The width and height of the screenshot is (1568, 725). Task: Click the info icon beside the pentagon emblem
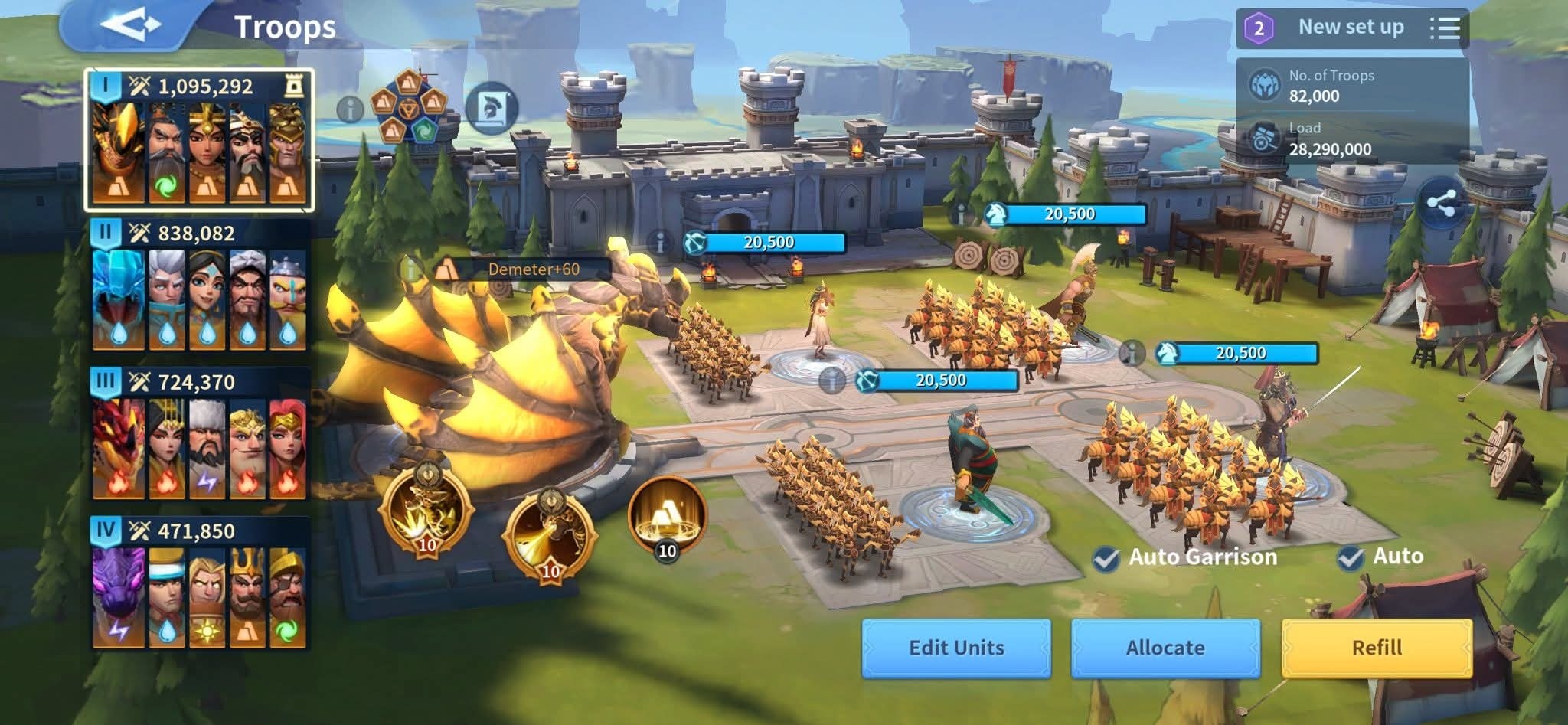[350, 109]
